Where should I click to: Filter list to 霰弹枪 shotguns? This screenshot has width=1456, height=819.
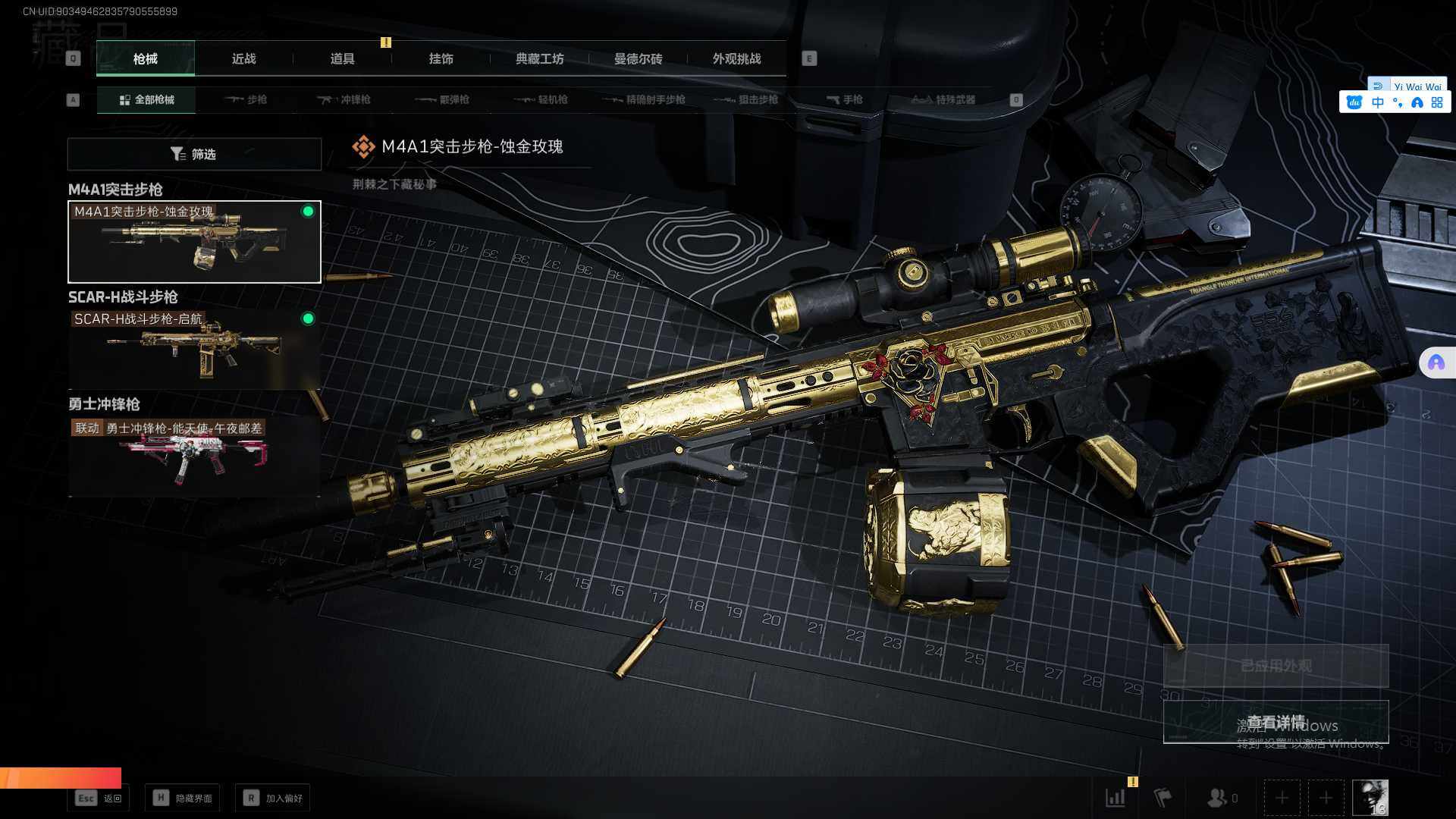pyautogui.click(x=443, y=100)
